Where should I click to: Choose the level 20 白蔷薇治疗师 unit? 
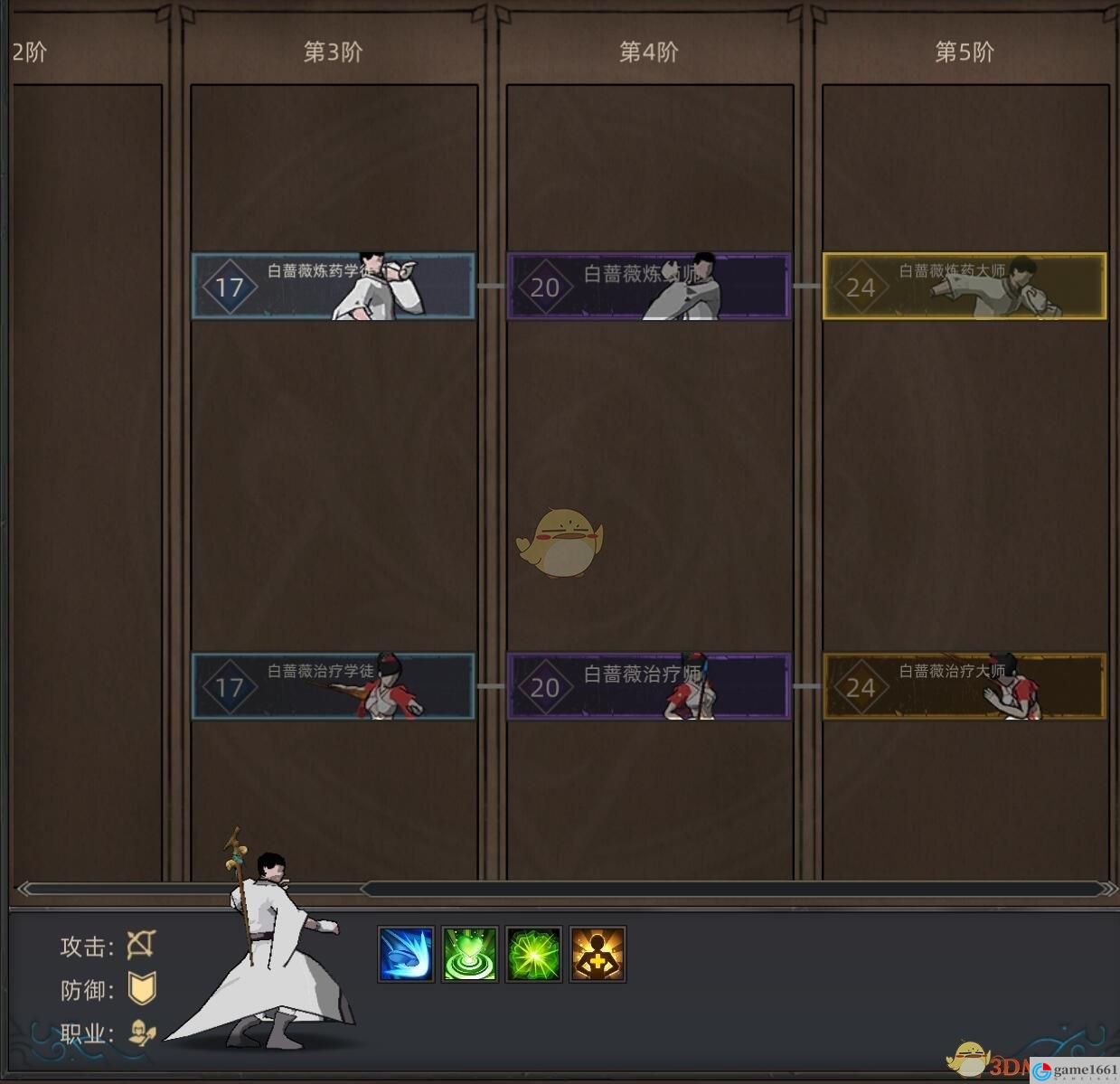click(x=648, y=686)
